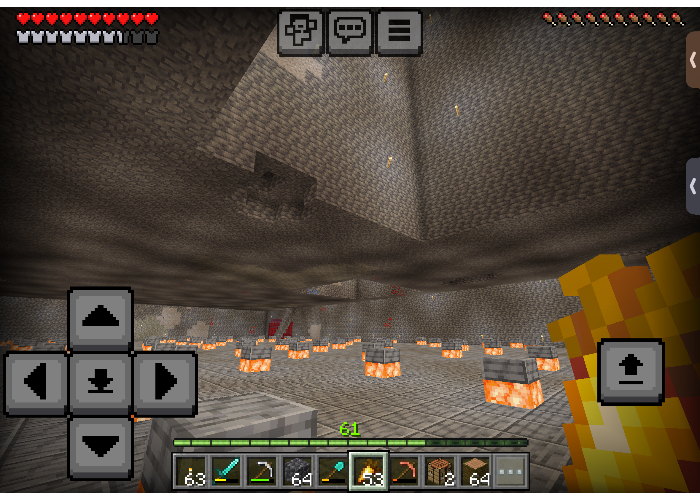Tap the move left arrow
700x500 pixels.
pos(36,383)
